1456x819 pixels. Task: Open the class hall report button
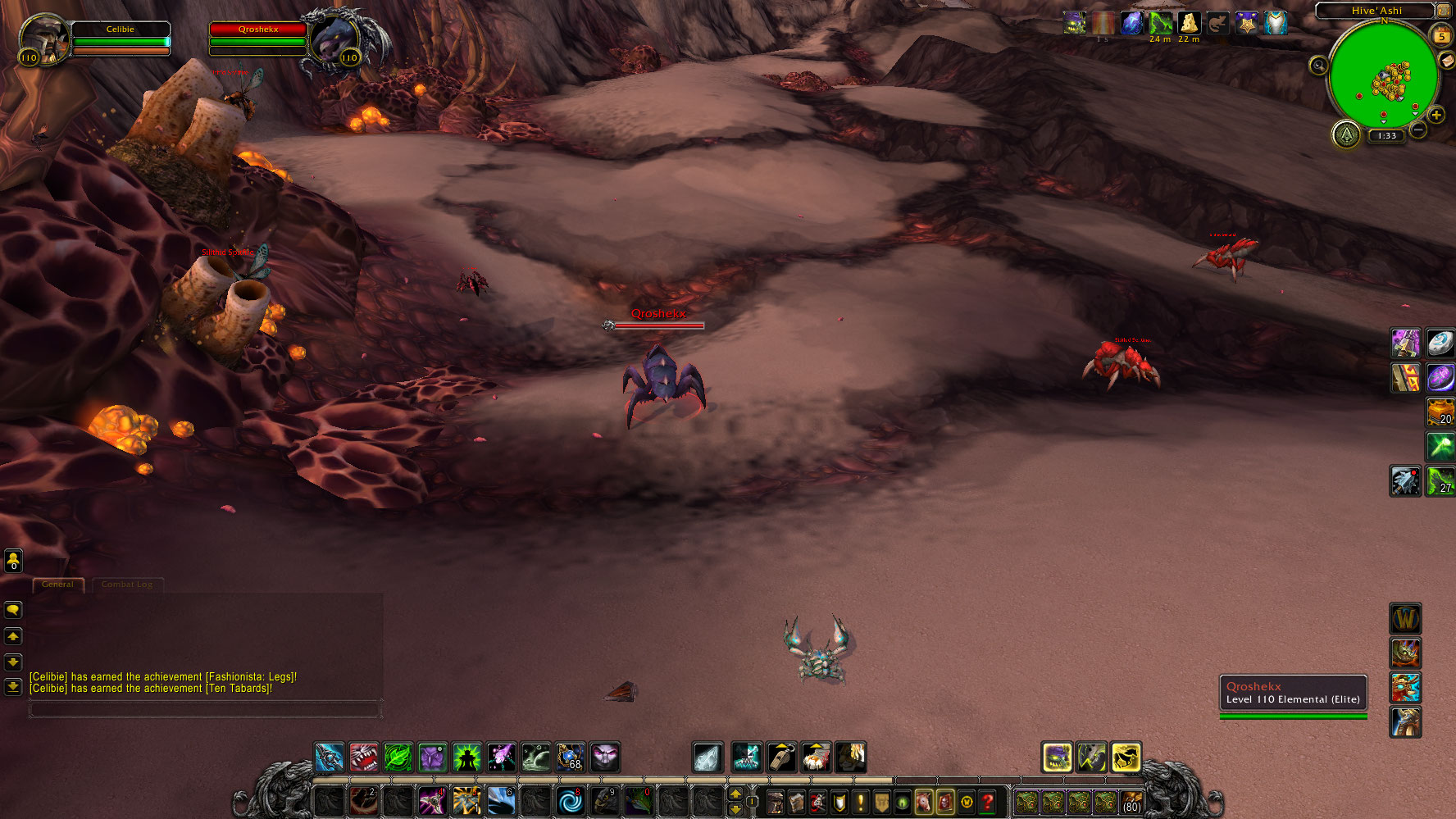(x=1346, y=134)
